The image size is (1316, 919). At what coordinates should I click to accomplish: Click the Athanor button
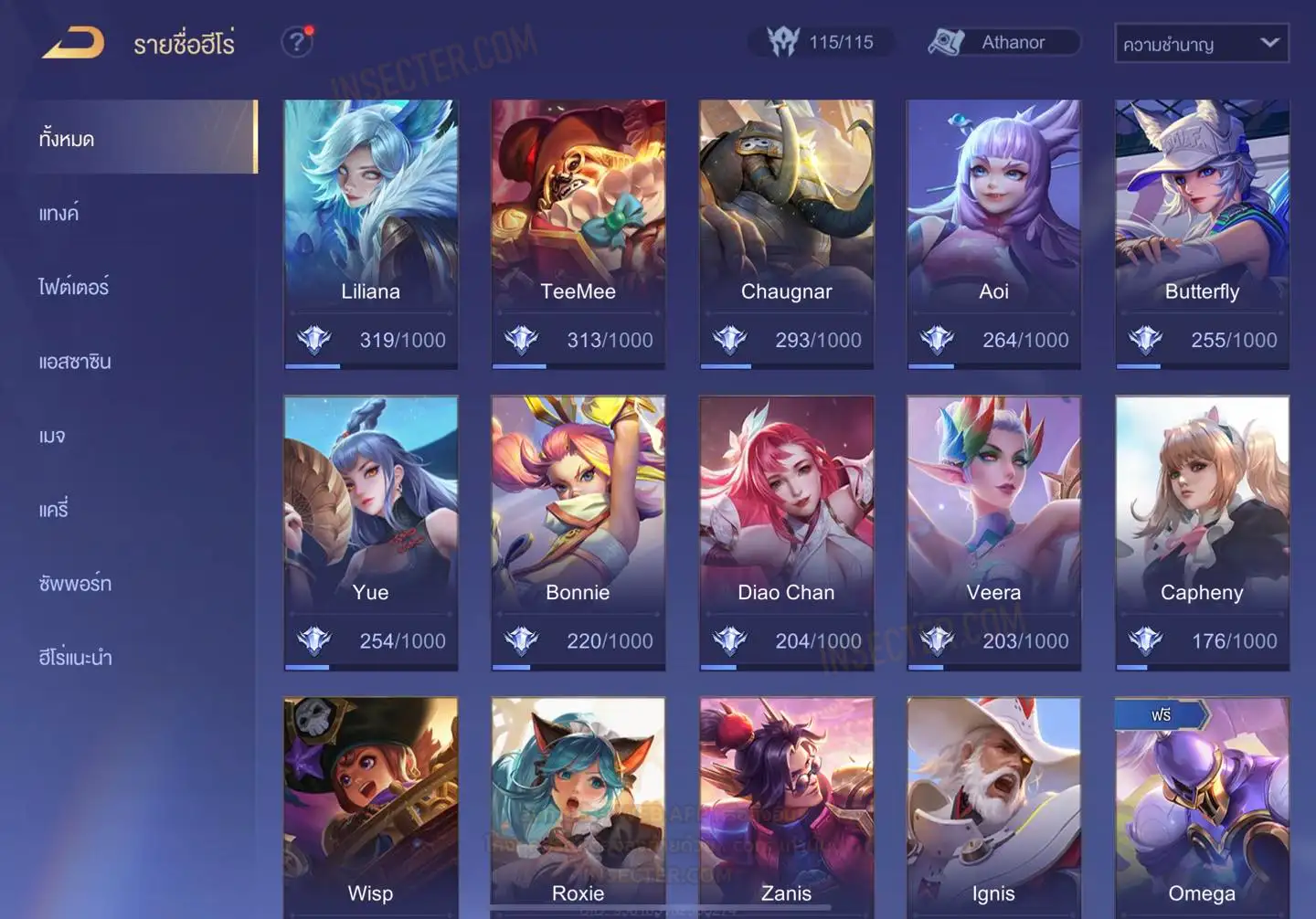point(1003,42)
